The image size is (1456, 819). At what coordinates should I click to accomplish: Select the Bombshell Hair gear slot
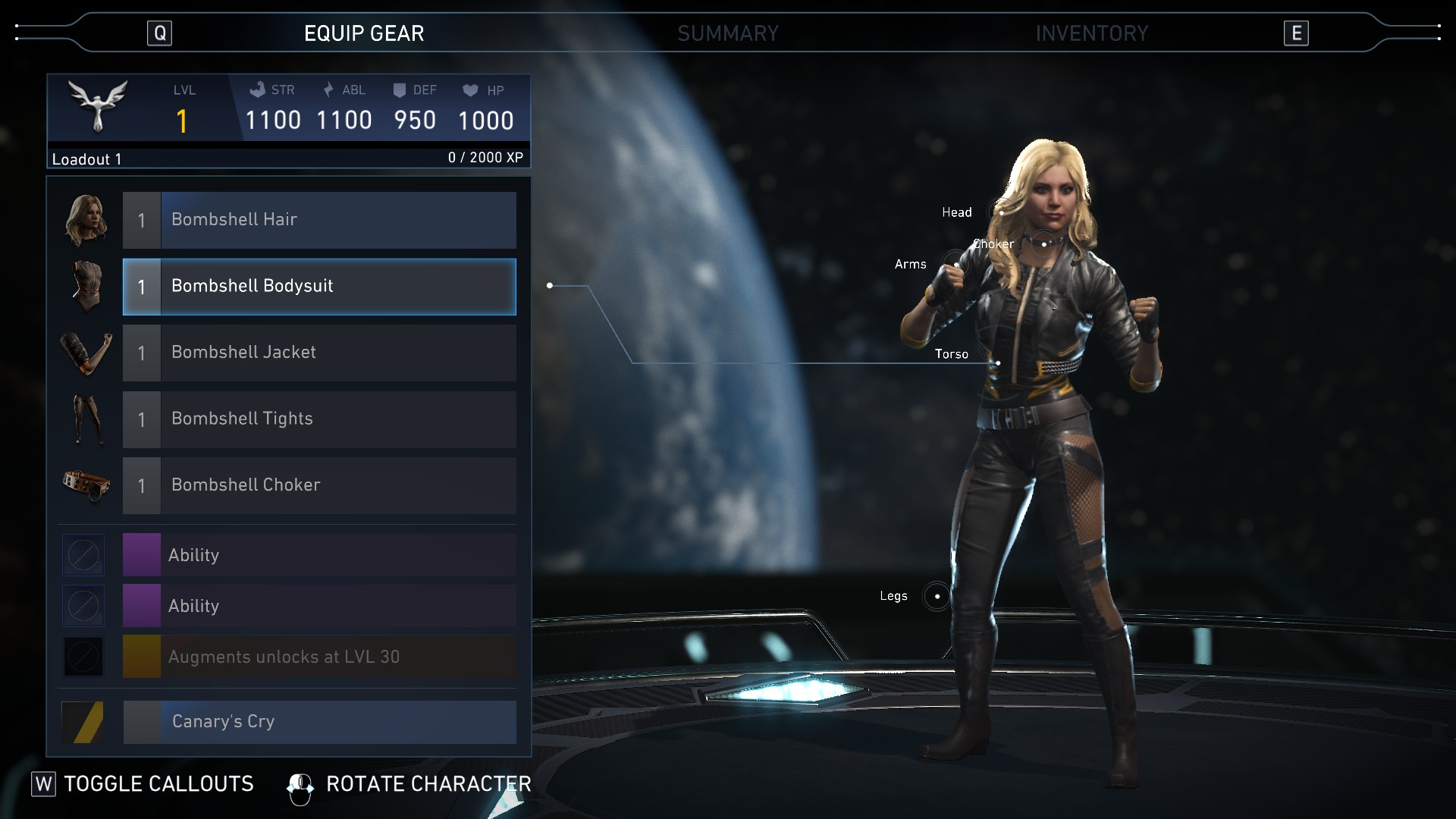(319, 220)
